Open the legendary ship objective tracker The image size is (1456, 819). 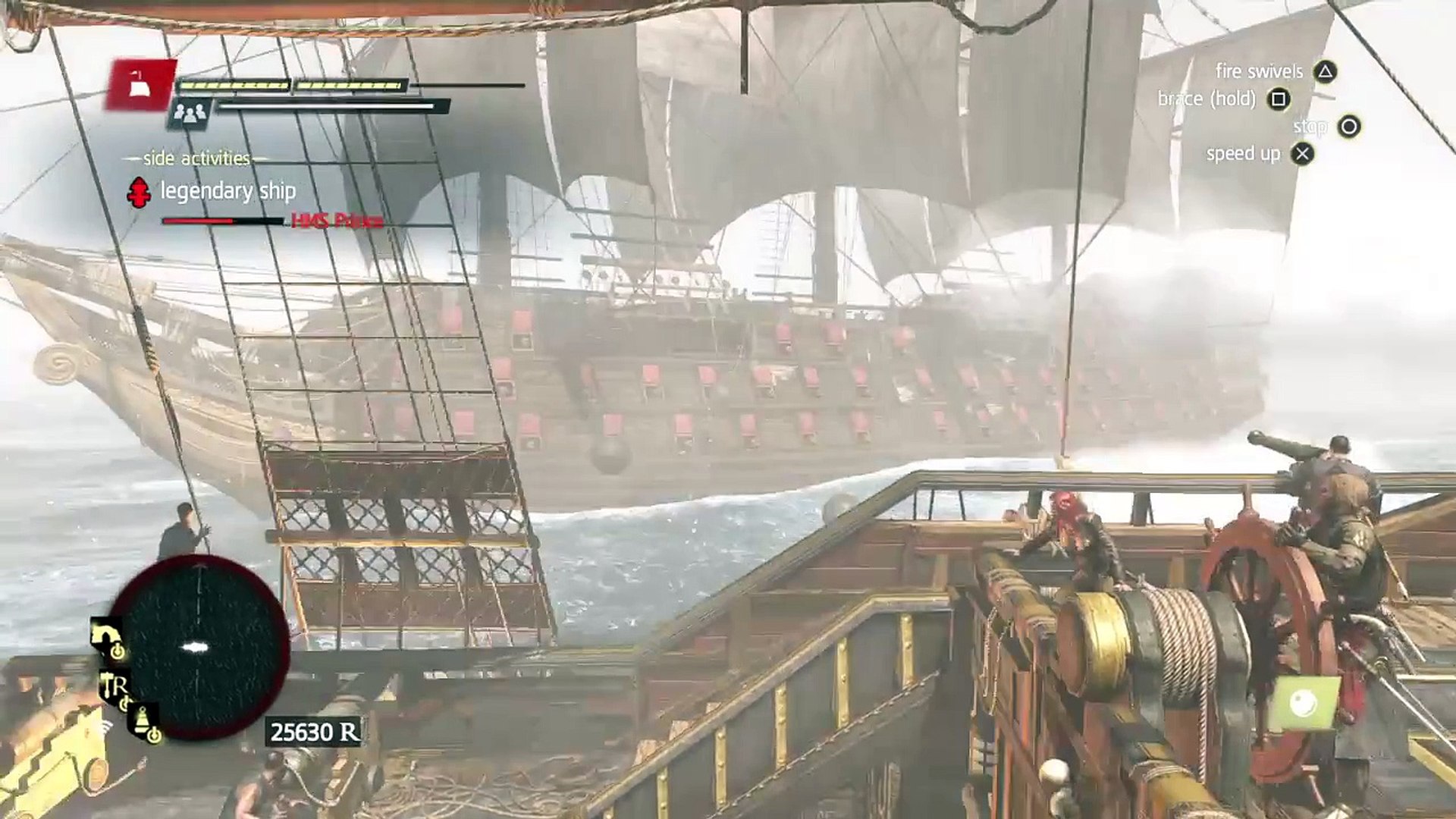click(x=227, y=191)
